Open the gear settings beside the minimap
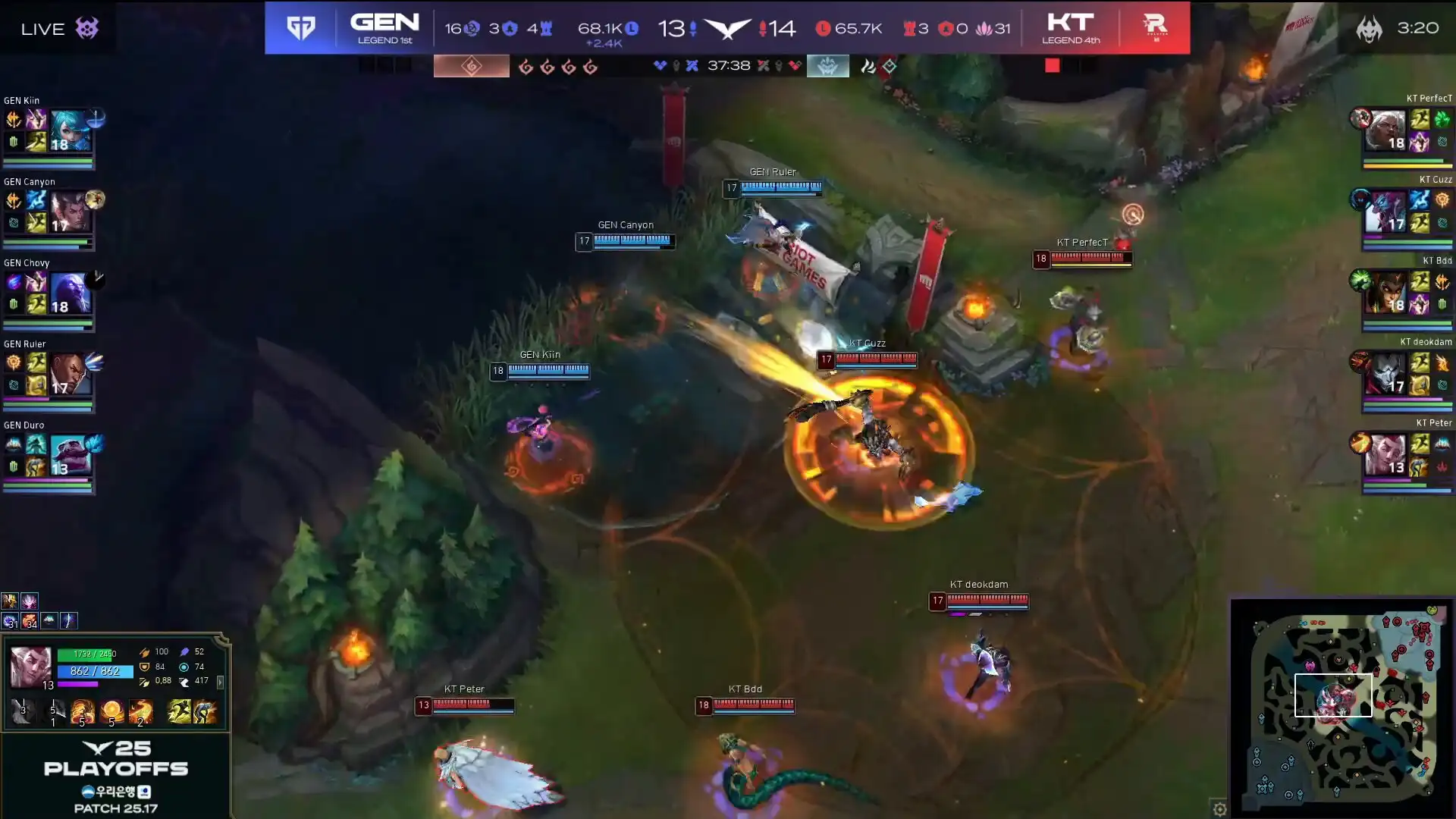This screenshot has width=1456, height=819. click(1219, 809)
